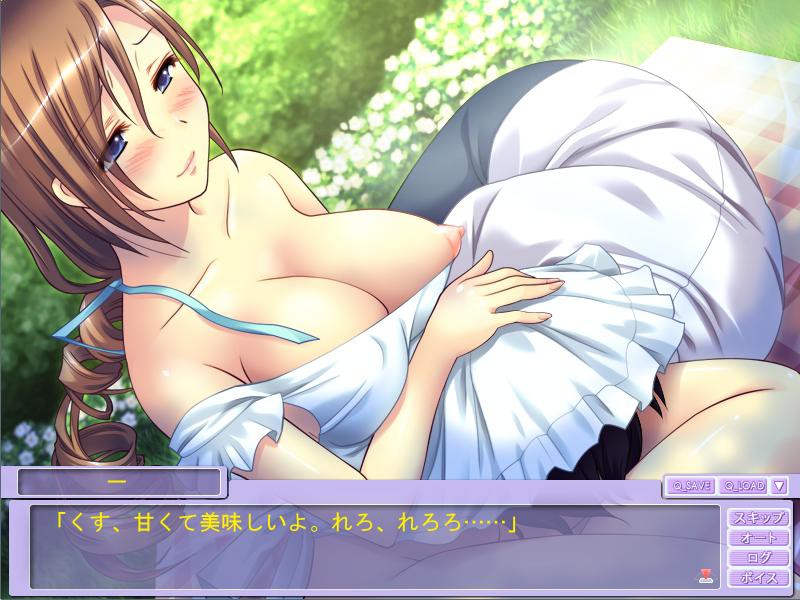Click the Q.SAVE quick save button
The height and width of the screenshot is (600, 800).
click(689, 486)
